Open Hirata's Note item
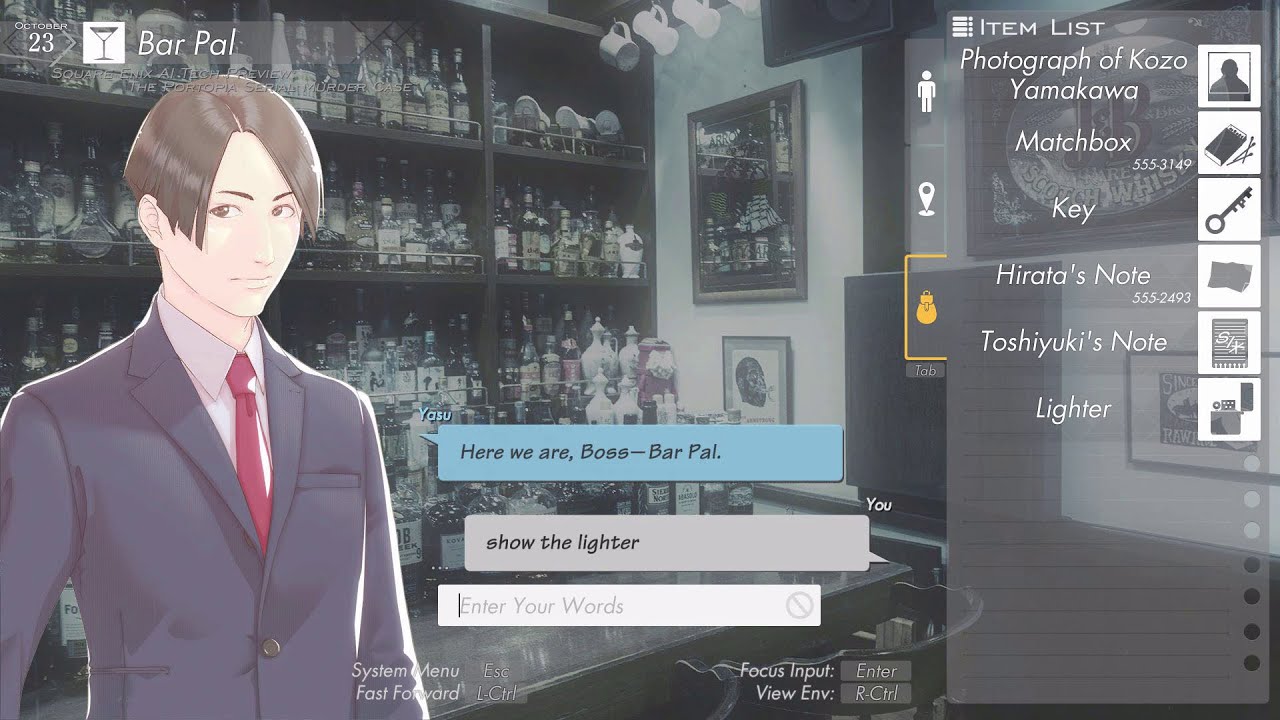Viewport: 1280px width, 720px height. click(1228, 276)
